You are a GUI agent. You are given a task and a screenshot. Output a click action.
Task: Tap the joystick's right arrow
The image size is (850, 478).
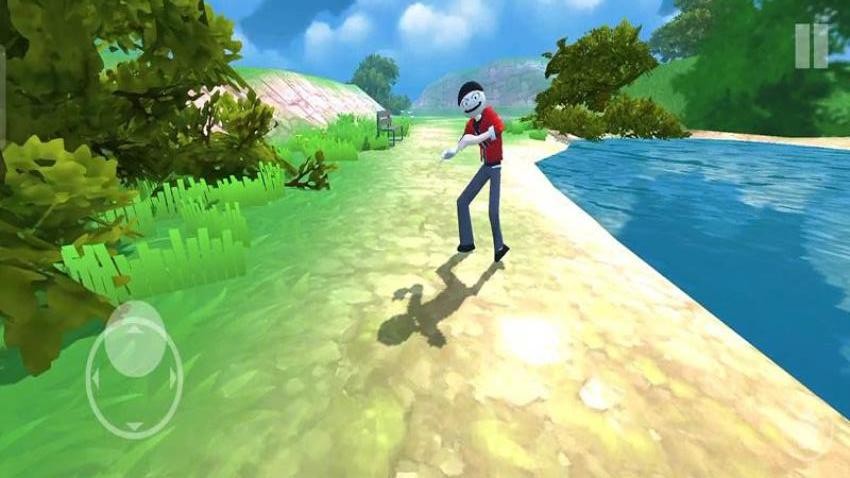[x=173, y=379]
